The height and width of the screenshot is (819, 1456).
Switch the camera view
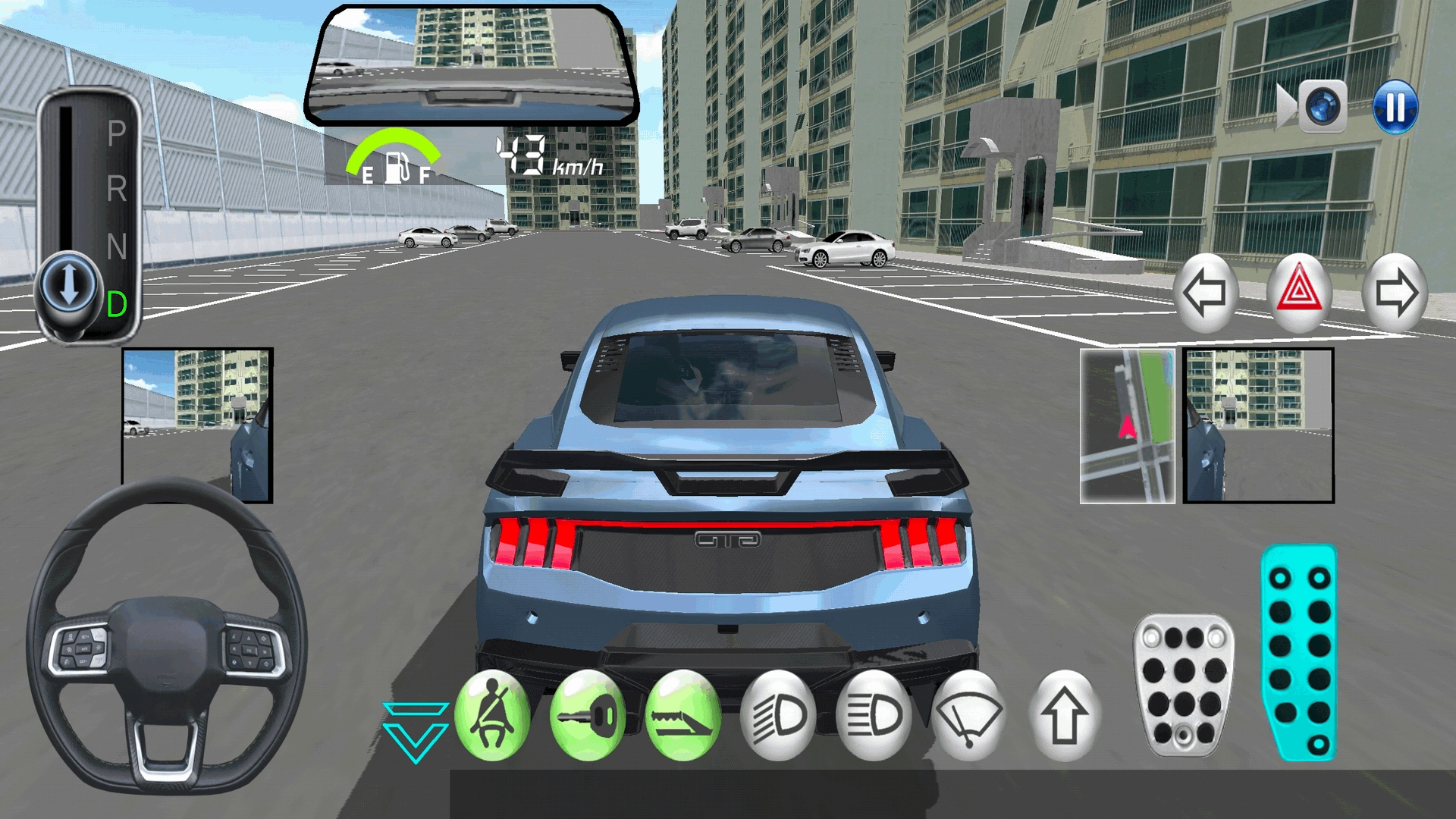tap(1322, 107)
